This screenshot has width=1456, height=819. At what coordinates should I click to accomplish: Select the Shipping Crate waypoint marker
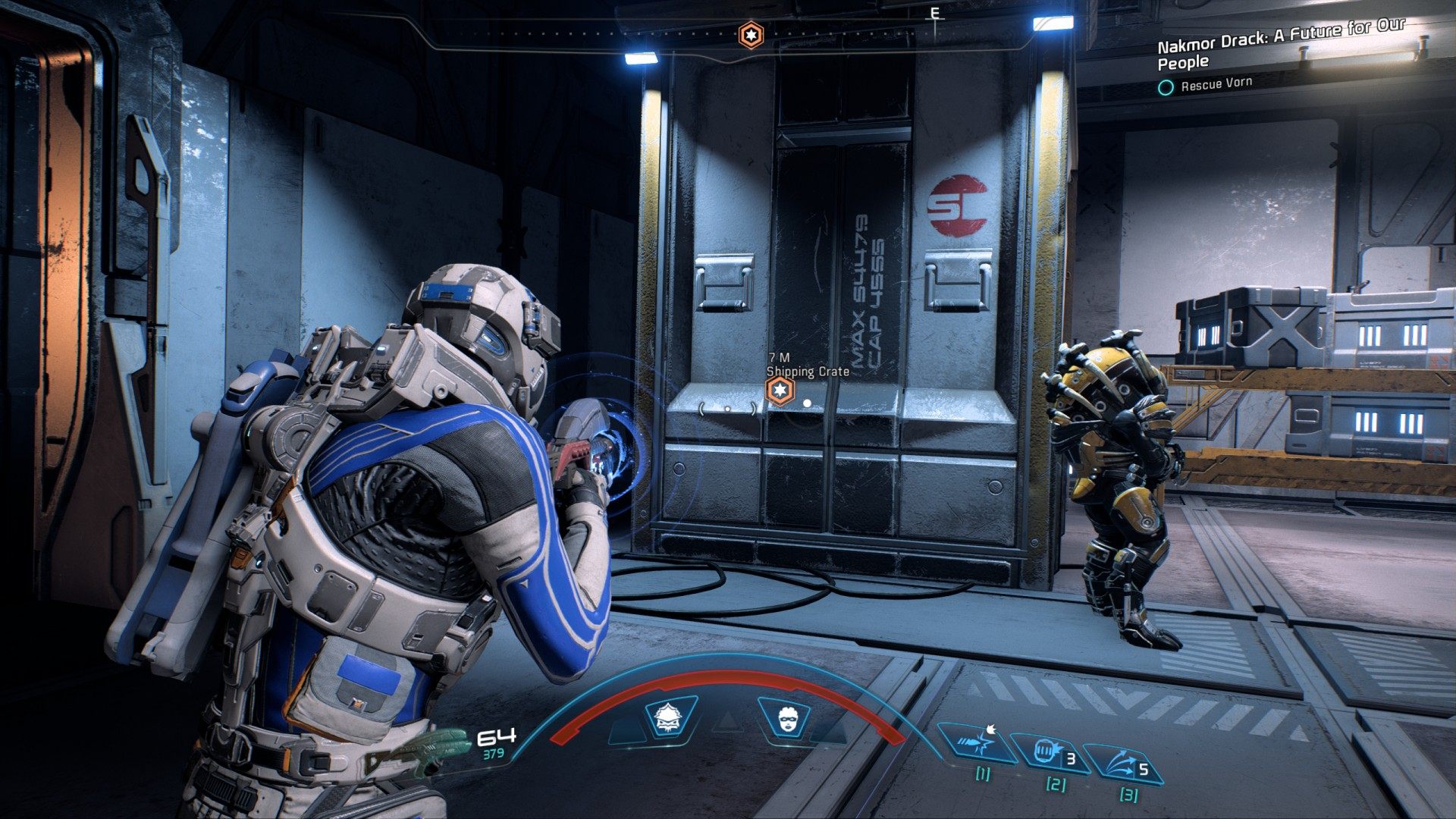coord(779,391)
